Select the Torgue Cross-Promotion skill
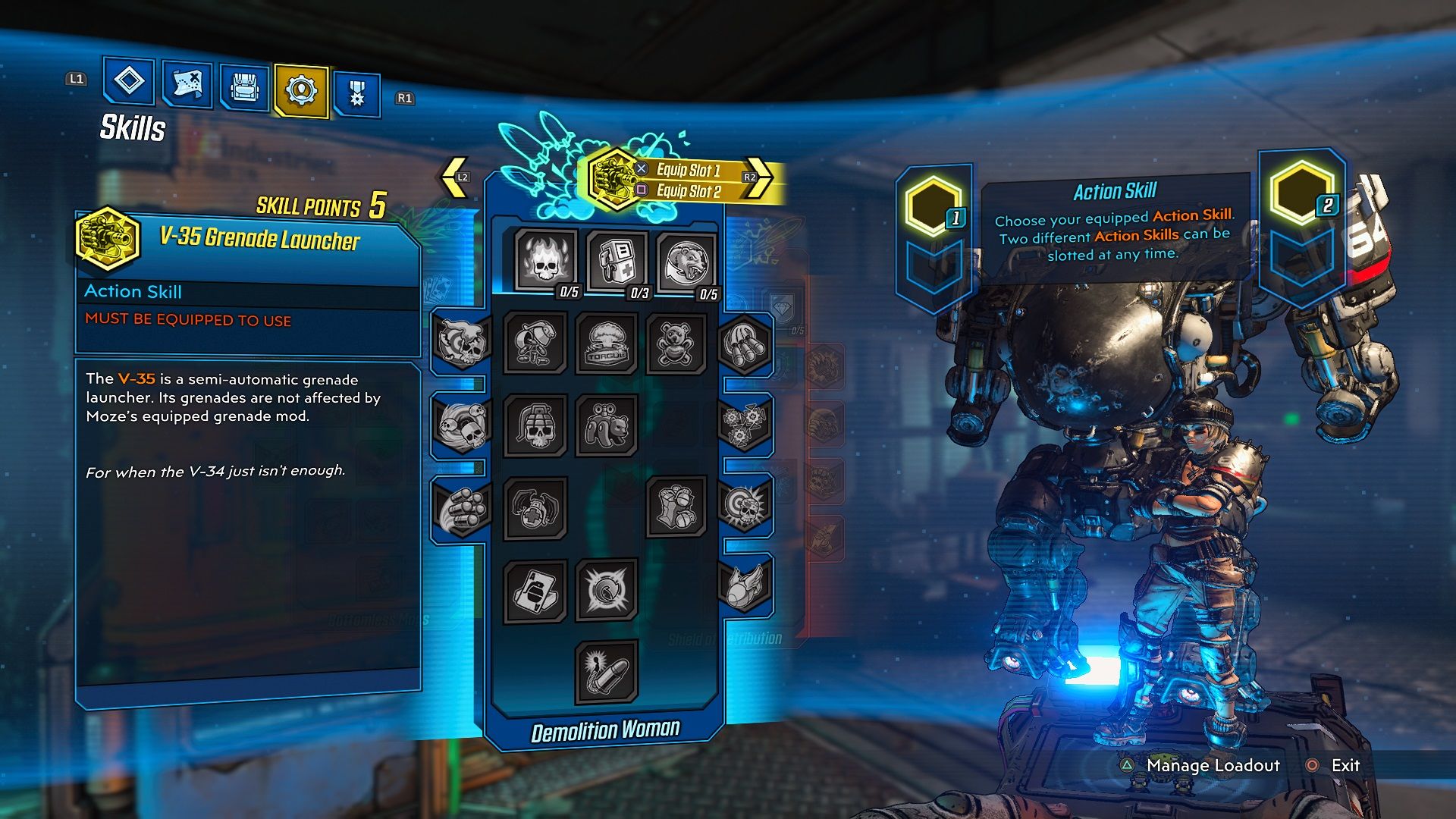The width and height of the screenshot is (1456, 819). [x=607, y=343]
